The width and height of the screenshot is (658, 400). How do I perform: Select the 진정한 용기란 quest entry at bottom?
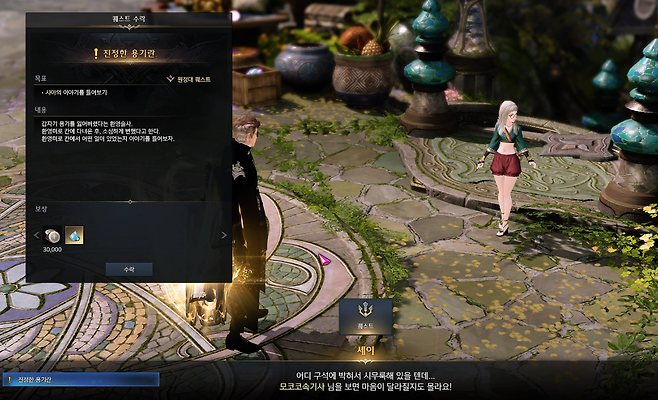79,380
